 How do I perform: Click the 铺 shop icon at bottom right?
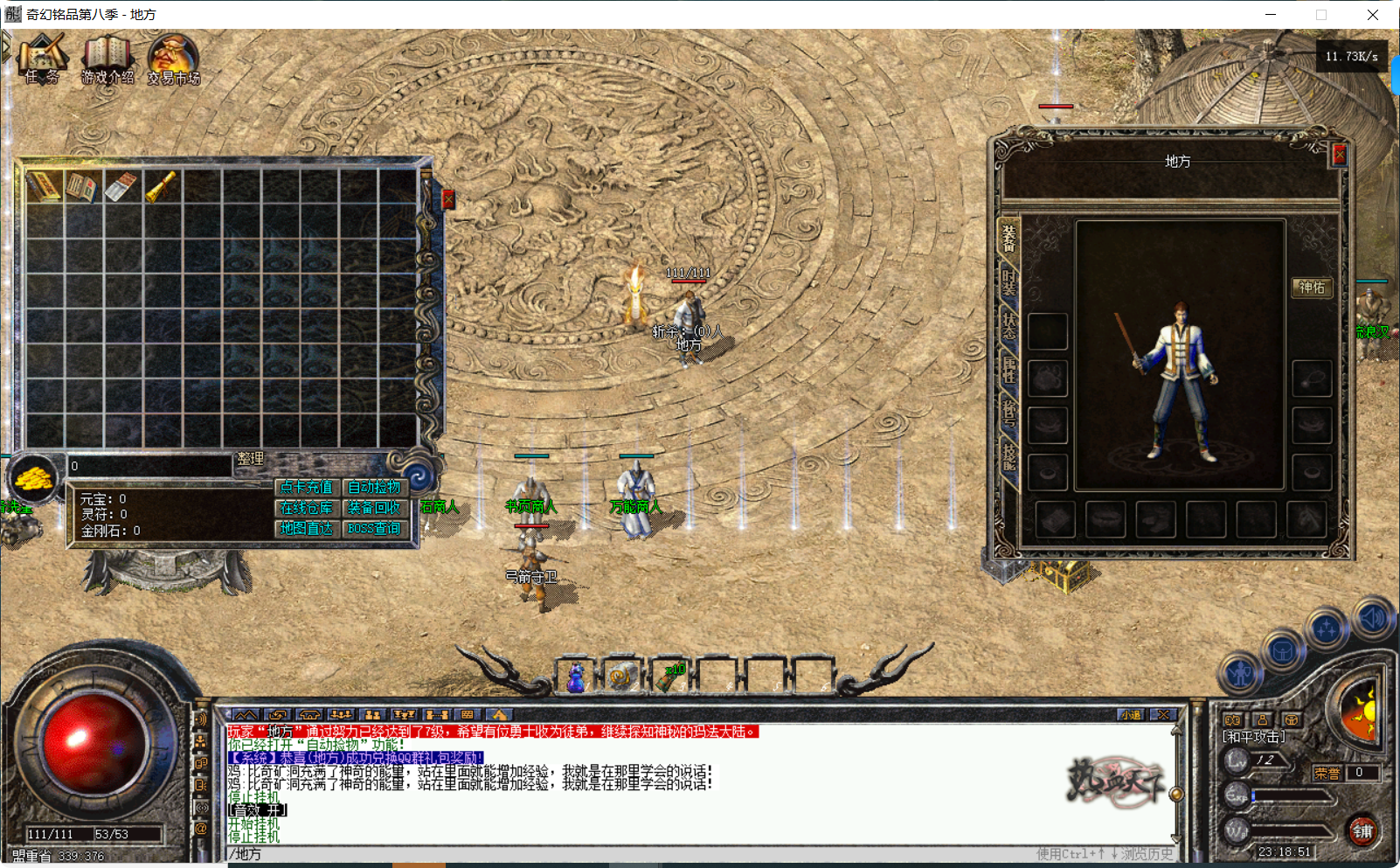pyautogui.click(x=1364, y=831)
